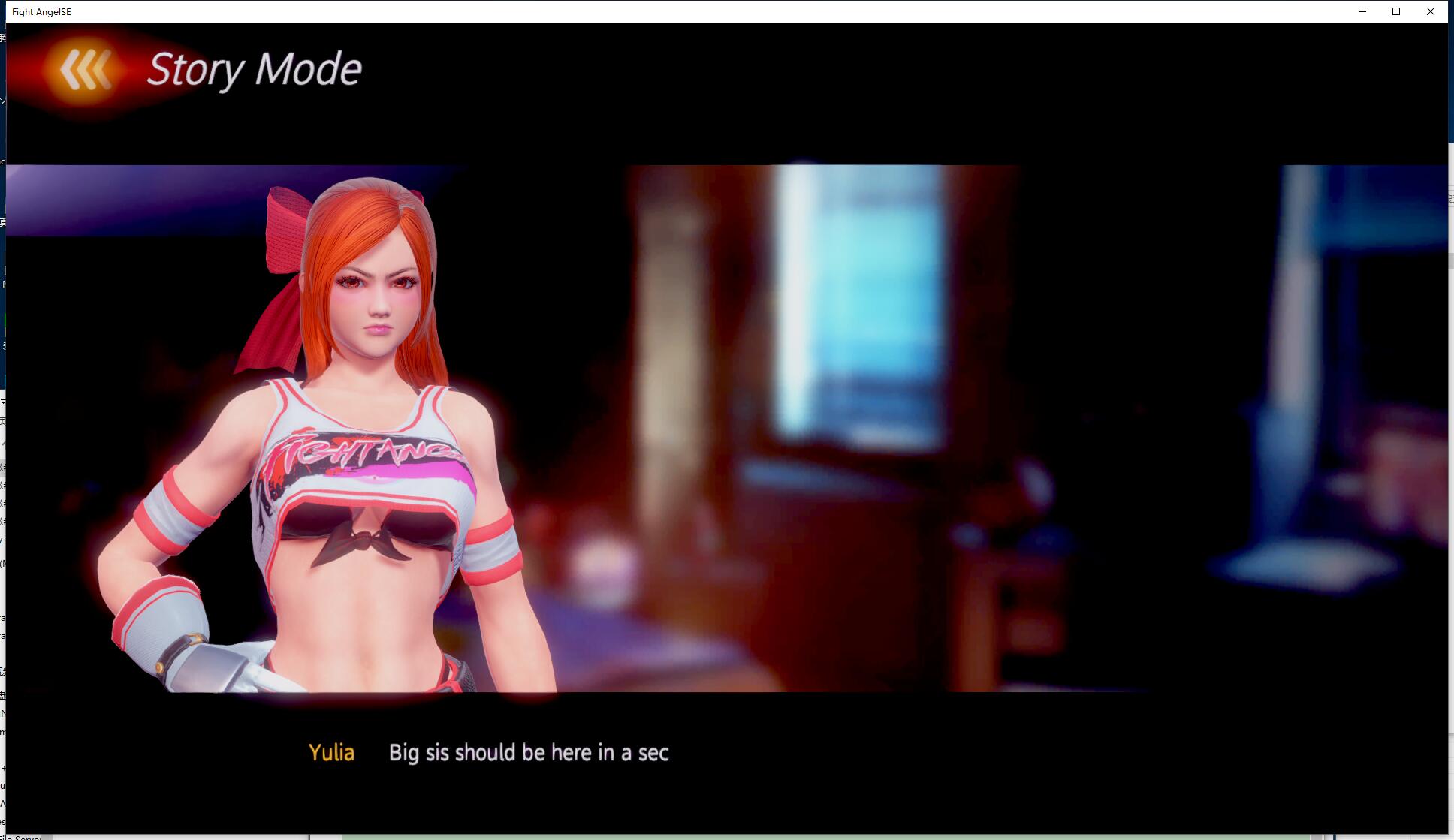Screen dimensions: 1454x840
Task: Minimize the Fight AngelSE window
Action: [x=1362, y=11]
